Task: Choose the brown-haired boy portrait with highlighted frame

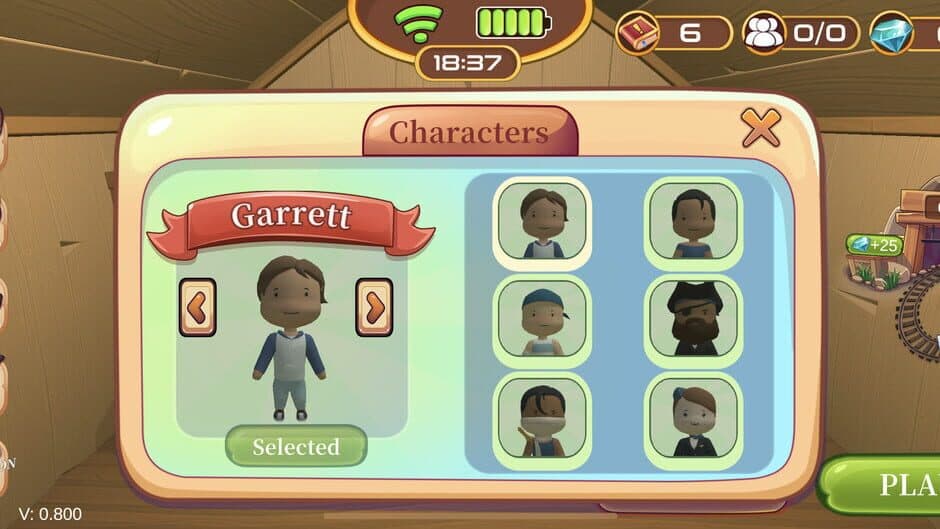Action: click(543, 222)
